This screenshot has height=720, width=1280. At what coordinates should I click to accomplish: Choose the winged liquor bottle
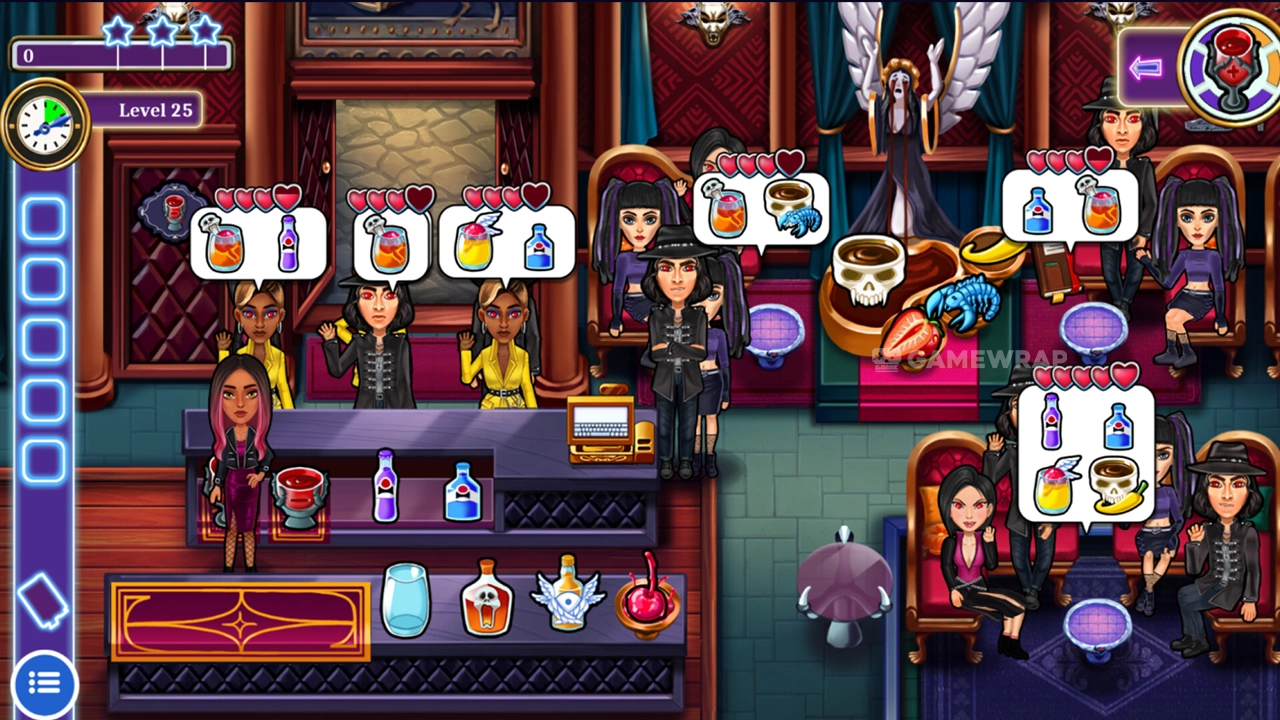point(568,595)
